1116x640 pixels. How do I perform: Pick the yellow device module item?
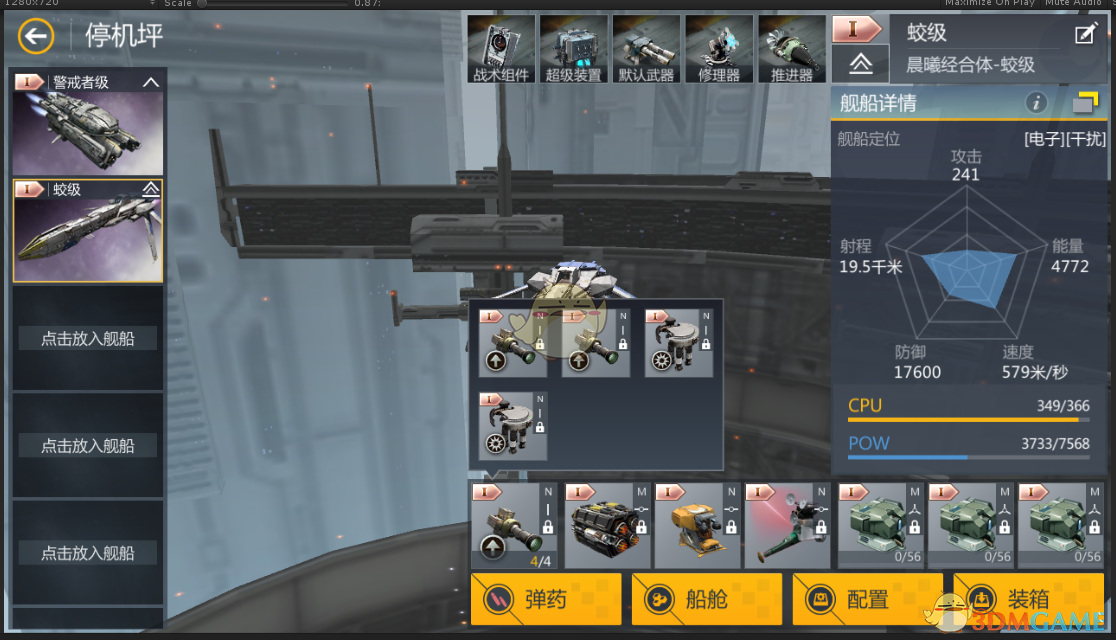pyautogui.click(x=696, y=525)
